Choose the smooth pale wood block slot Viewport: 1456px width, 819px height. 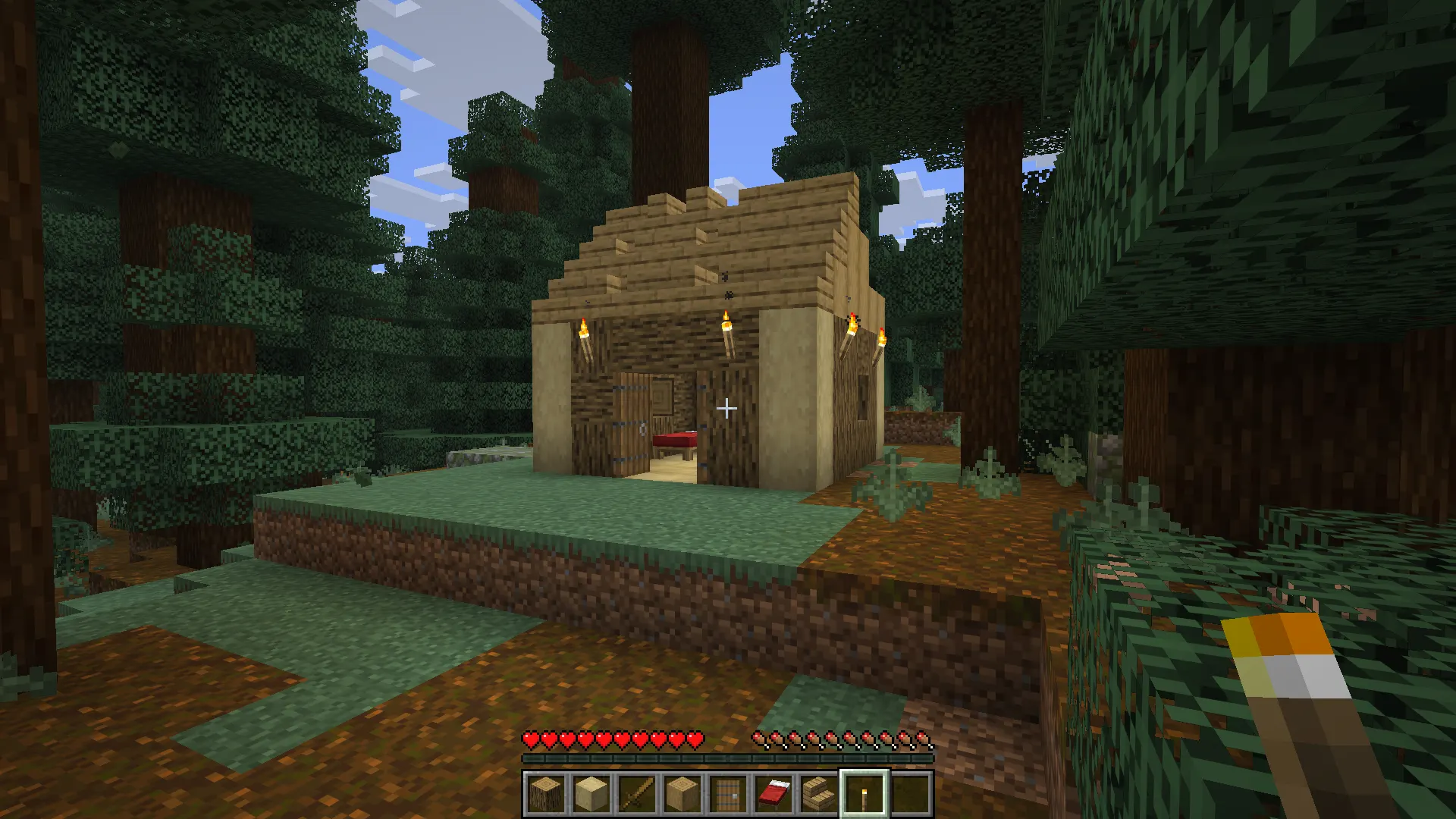[x=591, y=794]
